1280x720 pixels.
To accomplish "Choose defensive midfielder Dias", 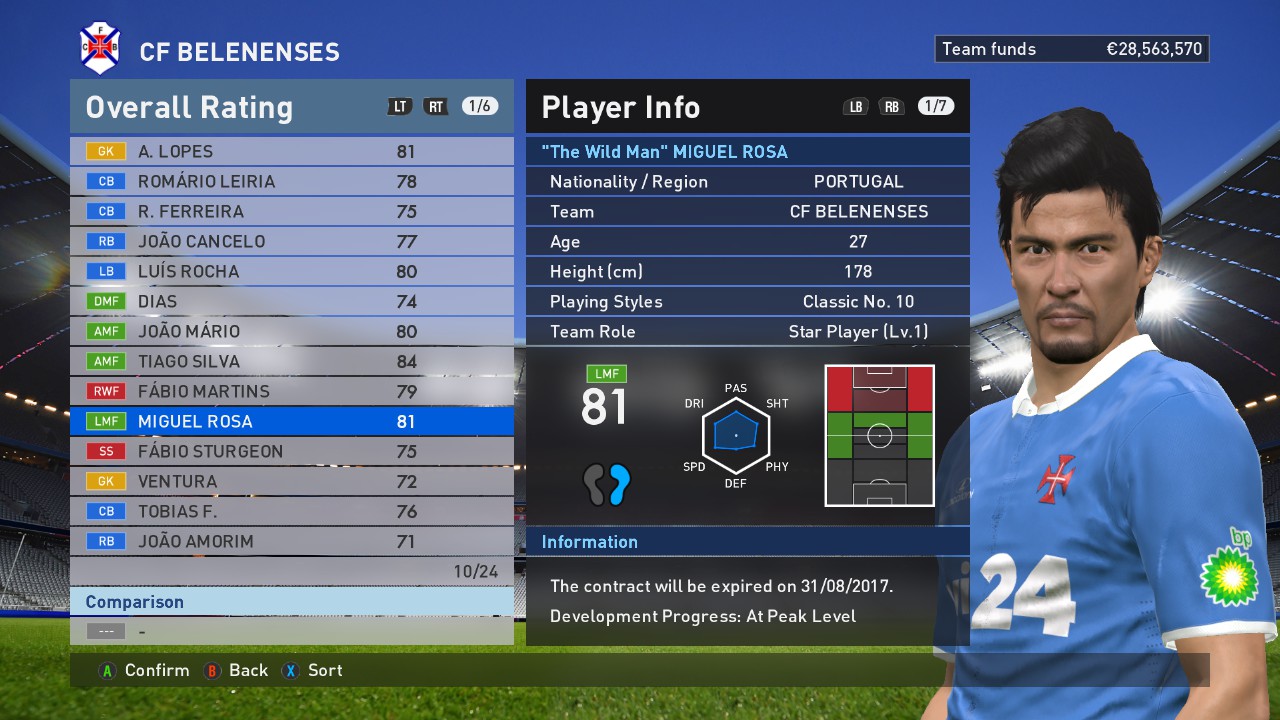I will (x=290, y=302).
